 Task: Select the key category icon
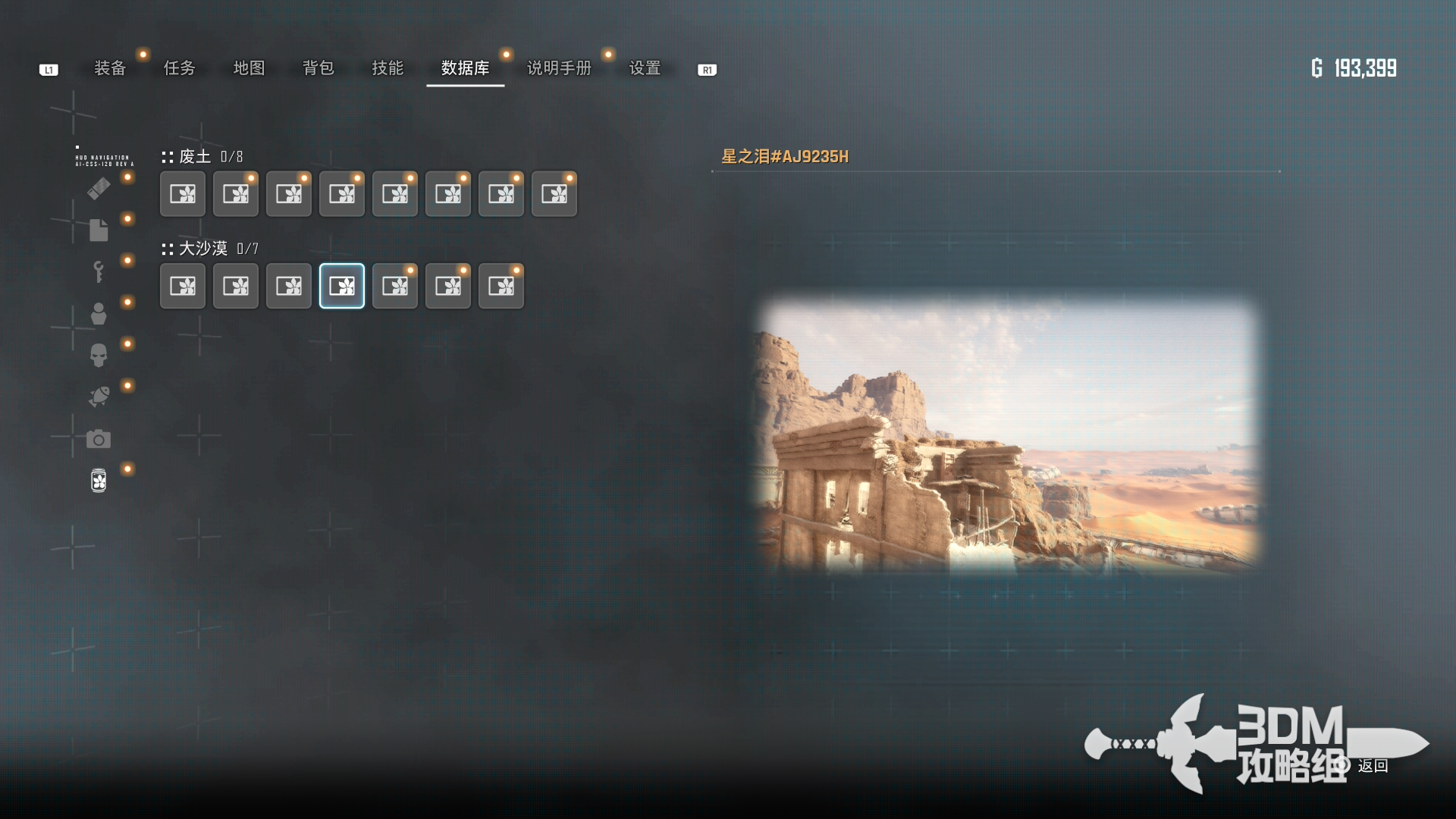[99, 271]
